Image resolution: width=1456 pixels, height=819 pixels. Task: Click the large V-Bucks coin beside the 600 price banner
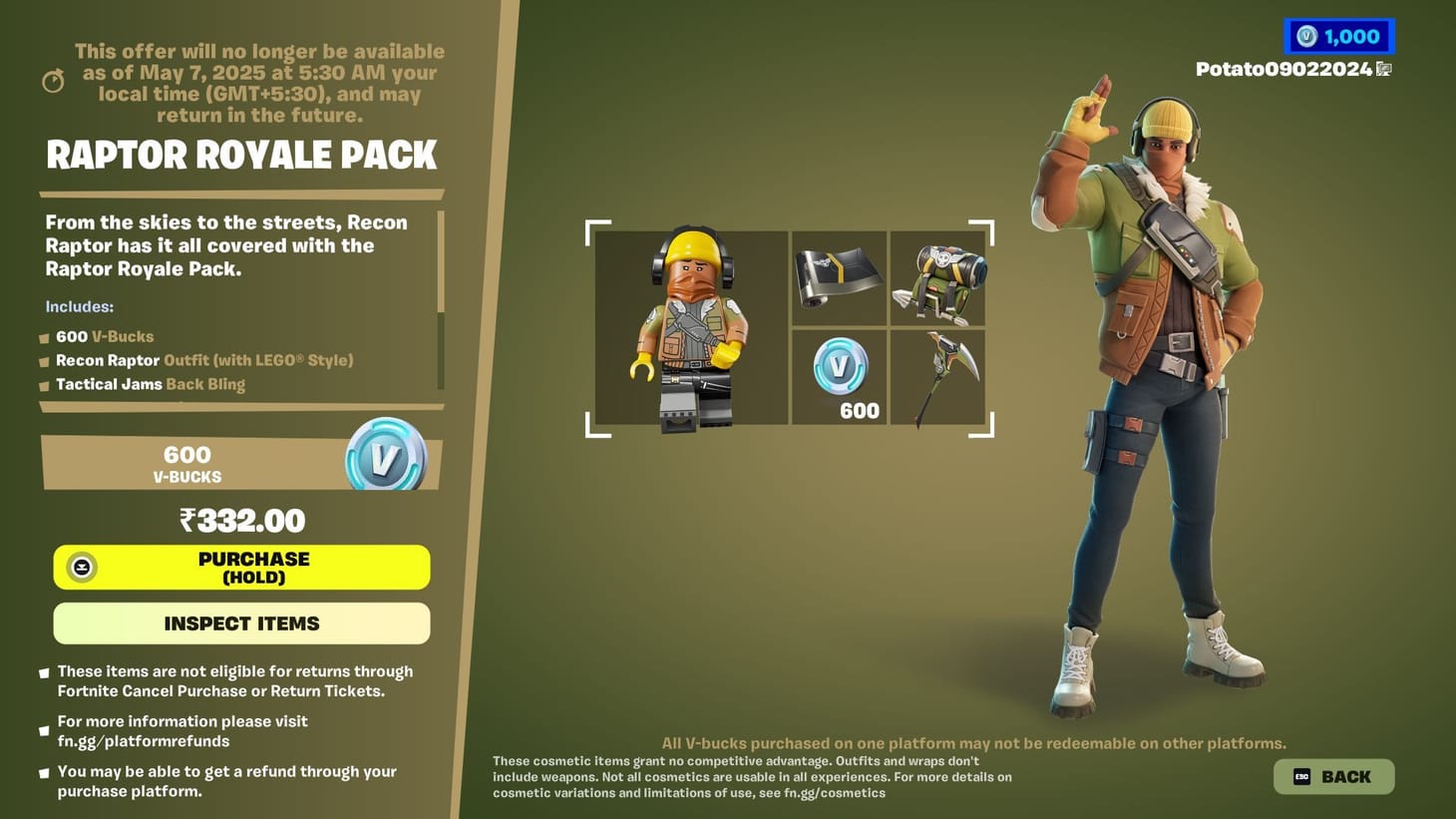(387, 458)
